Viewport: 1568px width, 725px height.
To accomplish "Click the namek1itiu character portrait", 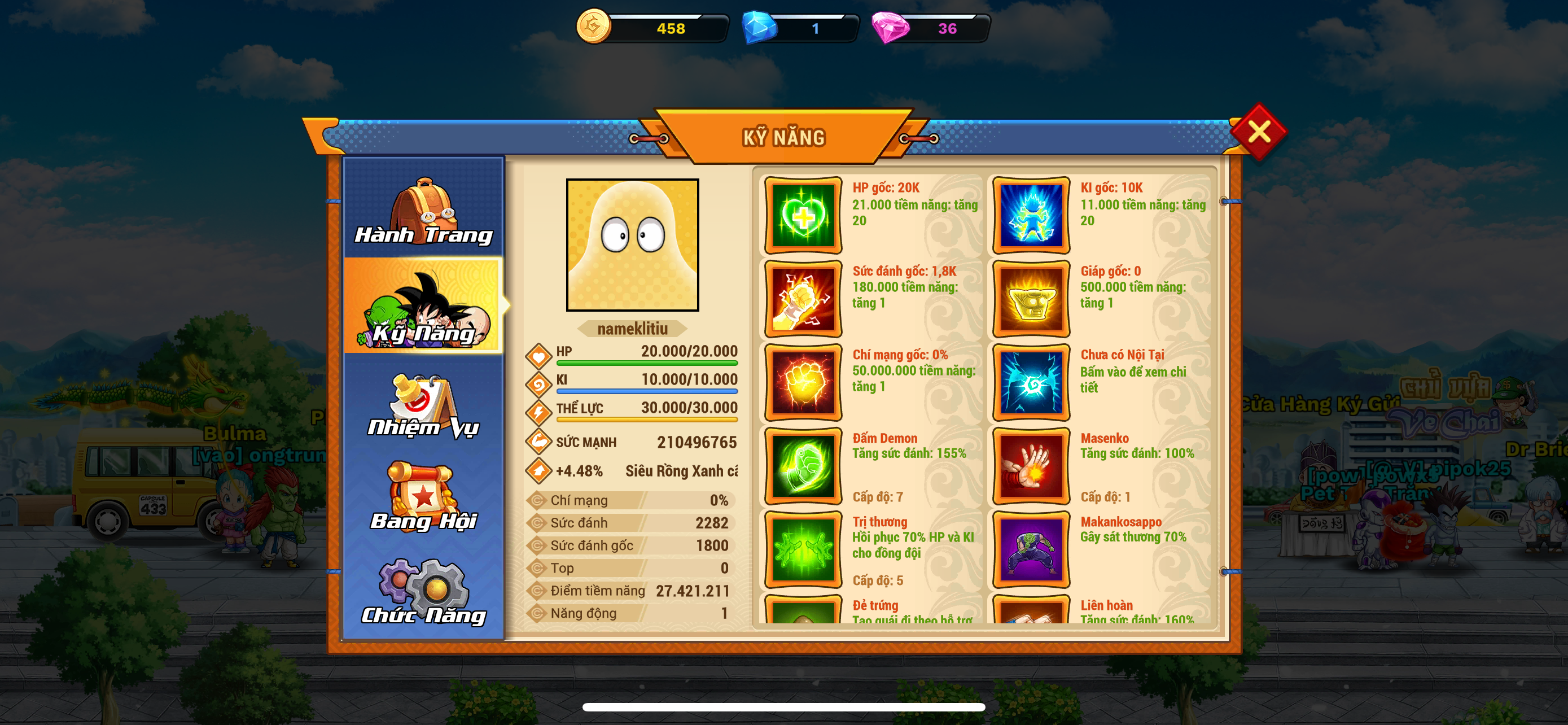I will [632, 244].
